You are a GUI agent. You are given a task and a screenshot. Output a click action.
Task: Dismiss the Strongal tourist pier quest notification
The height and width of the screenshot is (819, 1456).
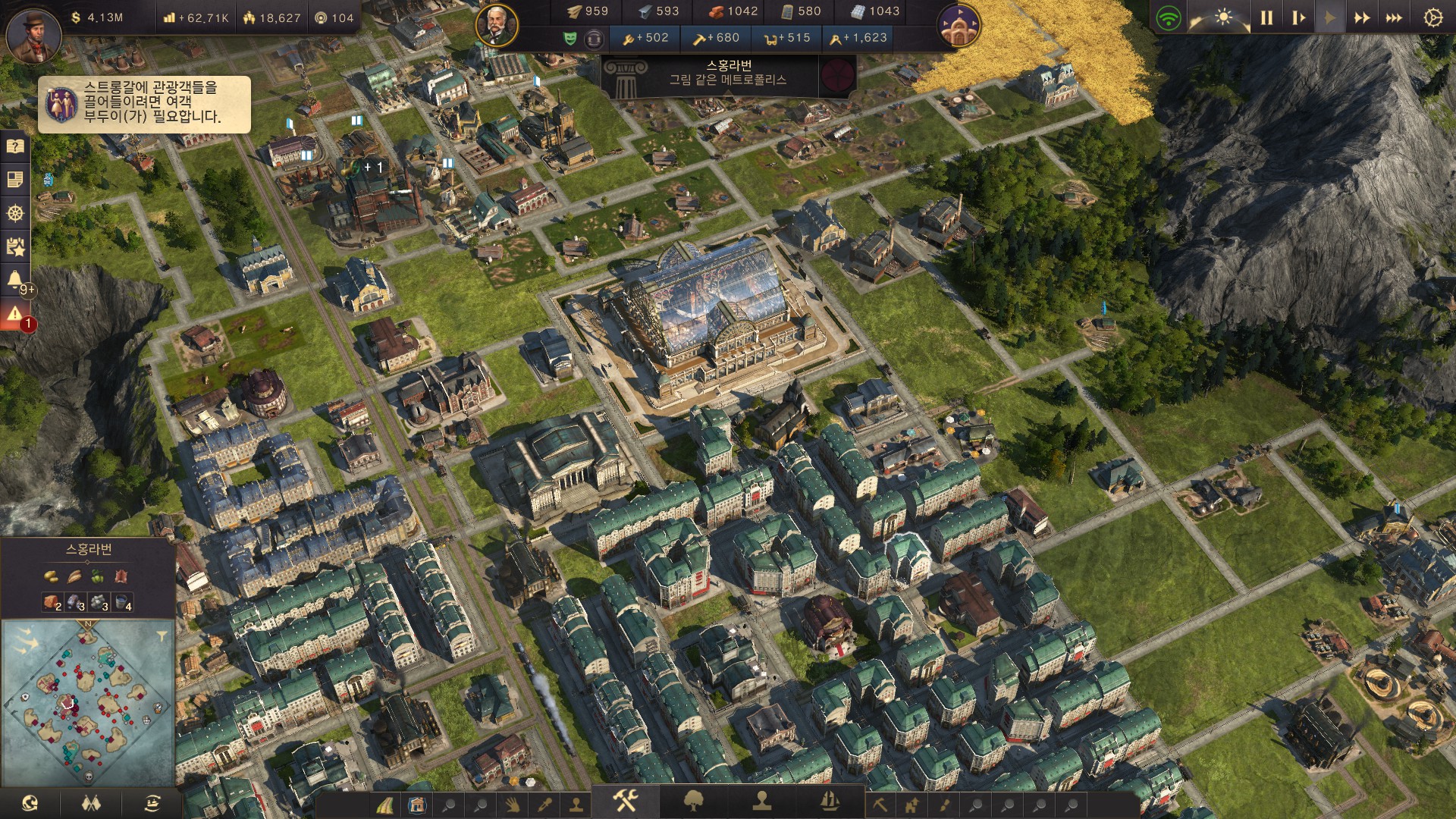[144, 104]
